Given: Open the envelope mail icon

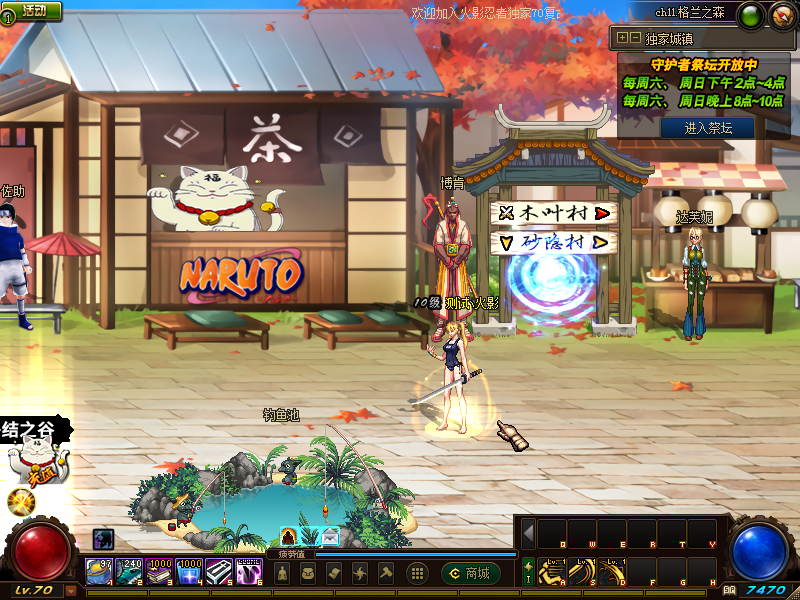Looking at the screenshot, I should point(330,537).
